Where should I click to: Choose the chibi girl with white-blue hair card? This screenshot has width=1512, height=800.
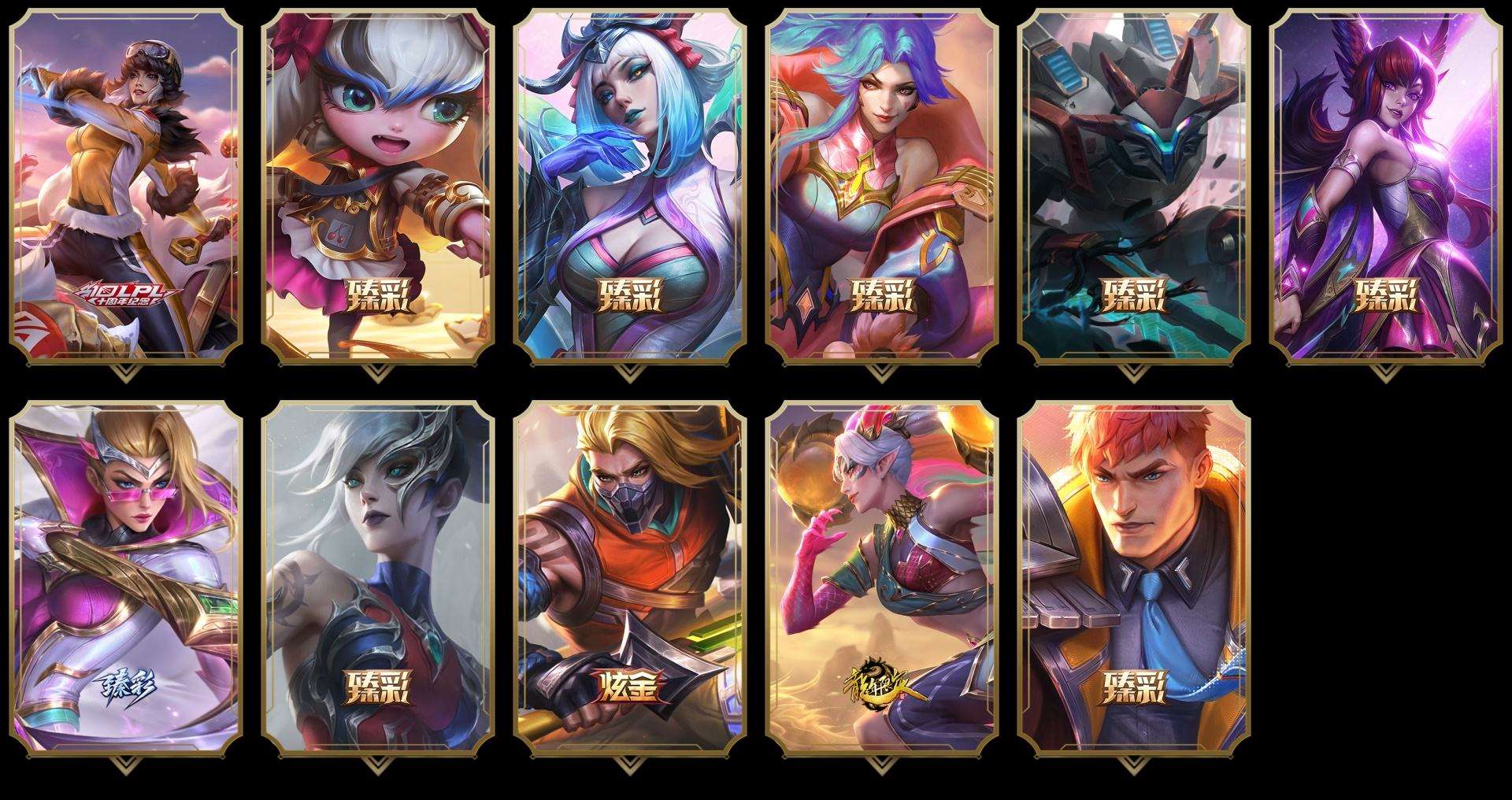click(378, 186)
